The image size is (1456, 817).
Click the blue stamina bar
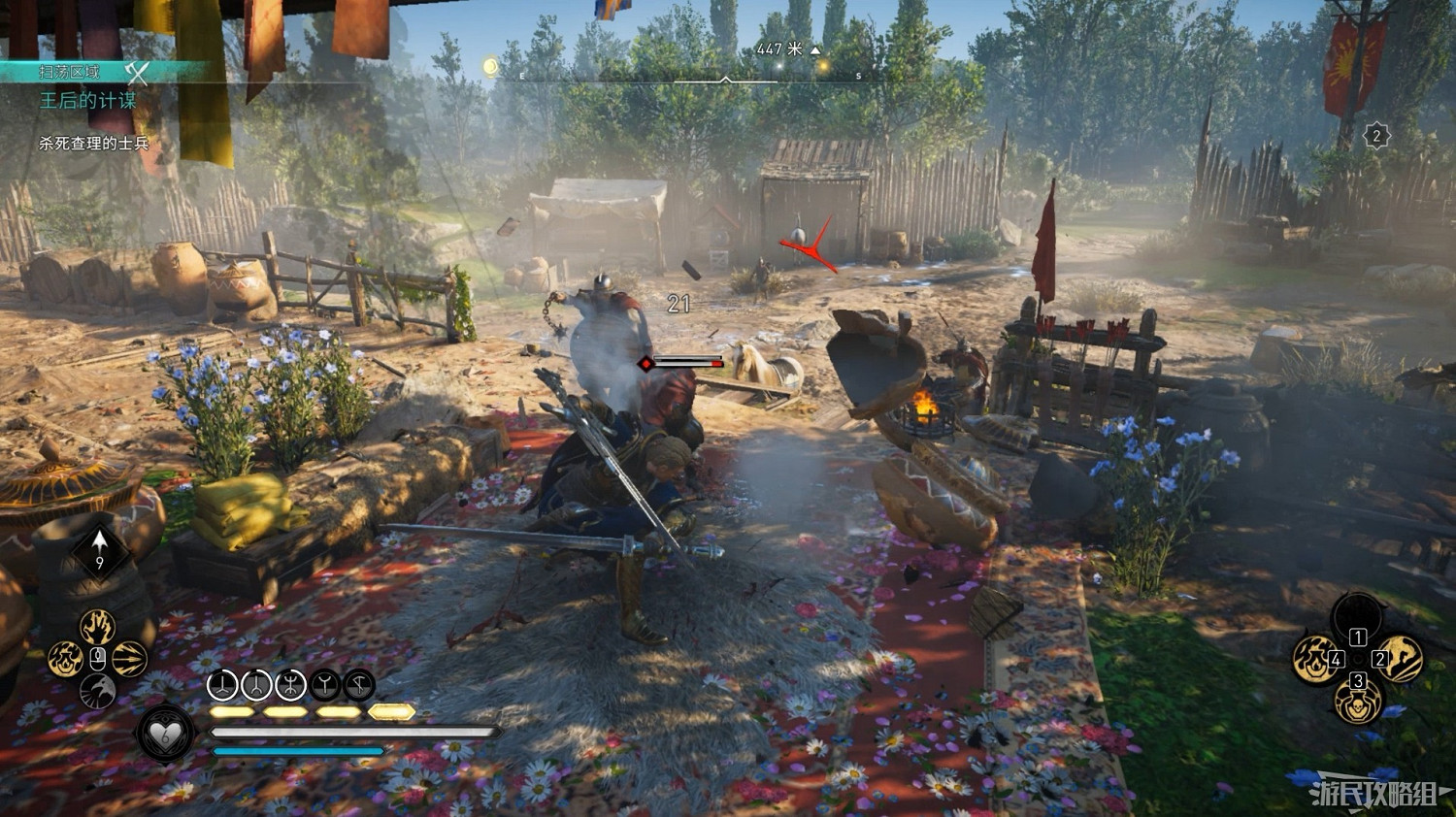[291, 751]
